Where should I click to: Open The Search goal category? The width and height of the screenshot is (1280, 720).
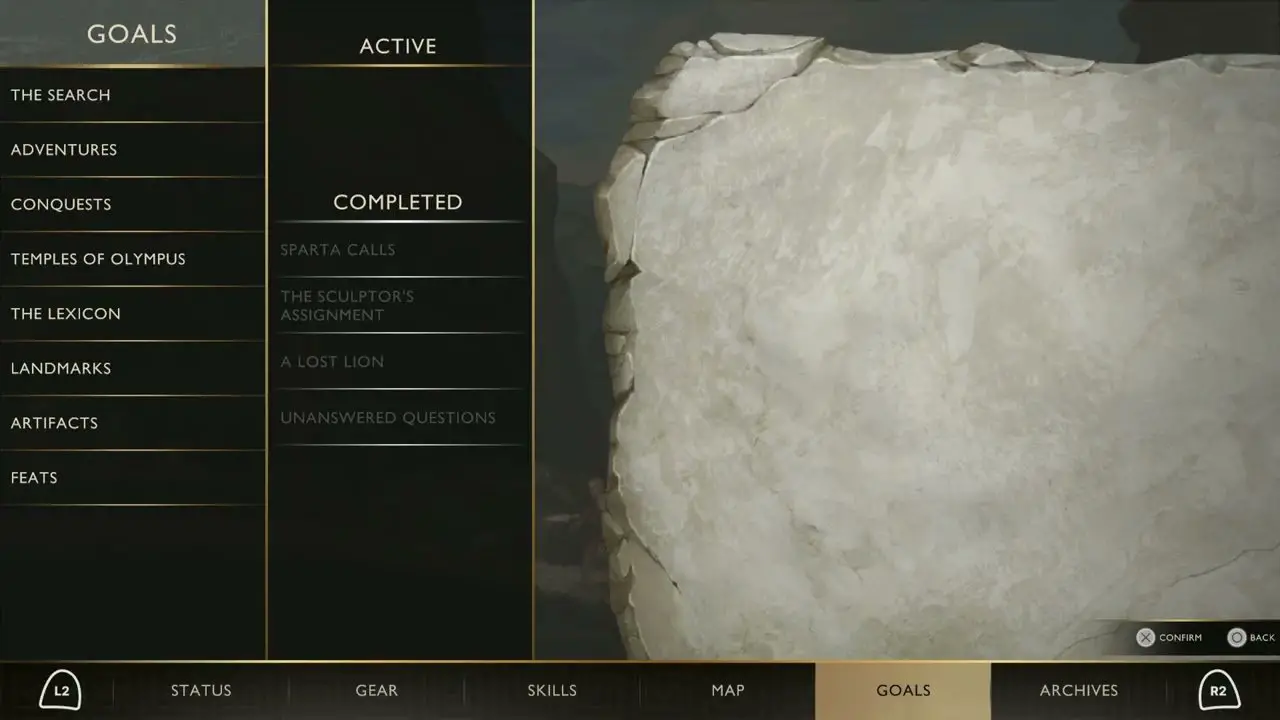tap(61, 95)
